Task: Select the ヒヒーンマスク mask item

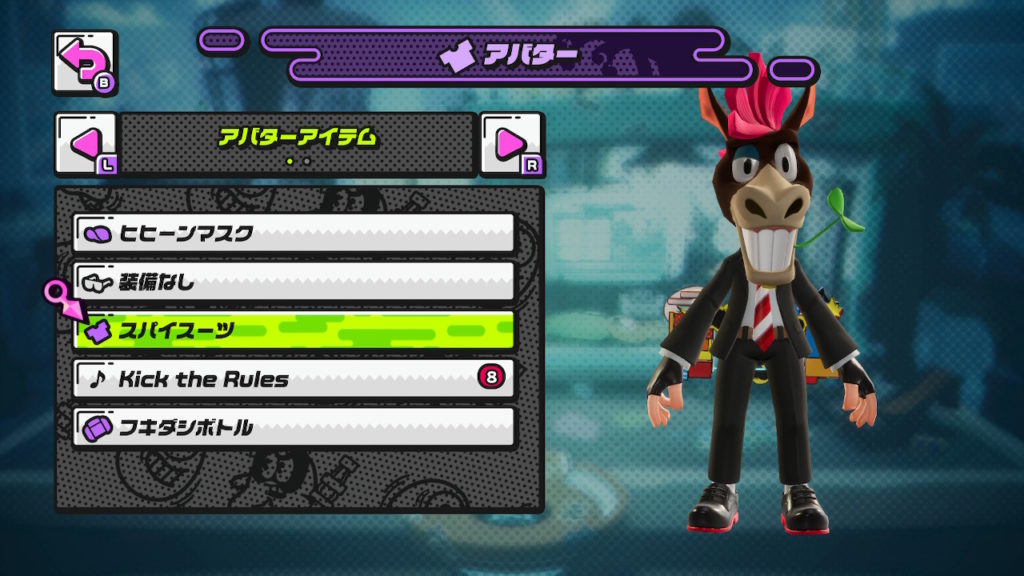Action: [294, 233]
